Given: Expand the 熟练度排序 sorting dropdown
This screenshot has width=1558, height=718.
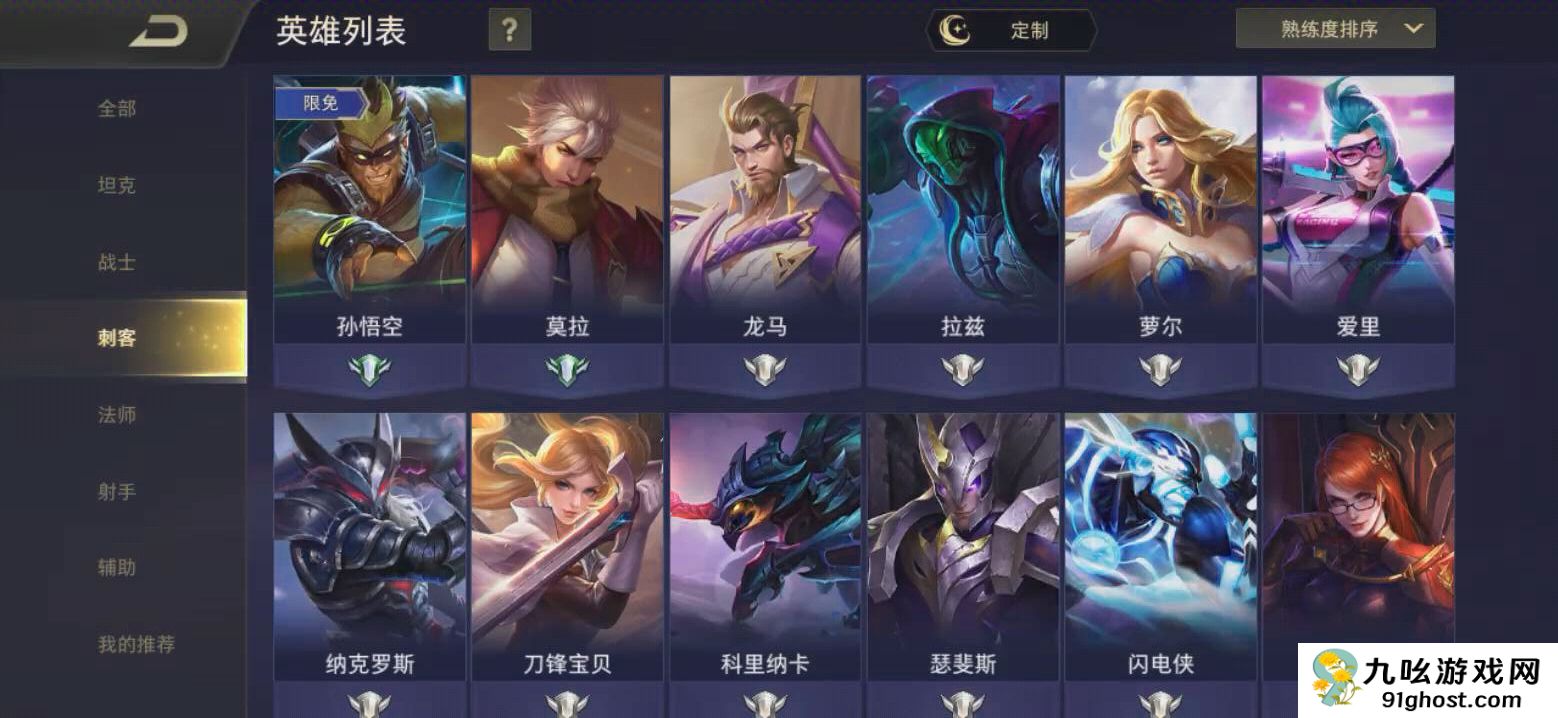Looking at the screenshot, I should [x=1335, y=29].
